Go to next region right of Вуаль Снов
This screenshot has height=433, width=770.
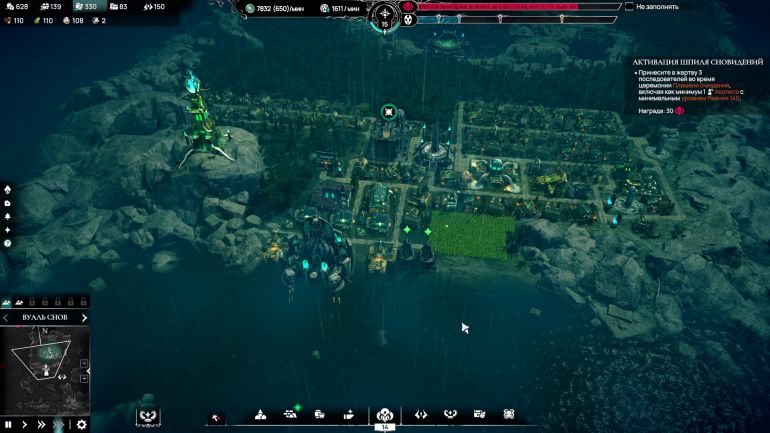point(84,318)
